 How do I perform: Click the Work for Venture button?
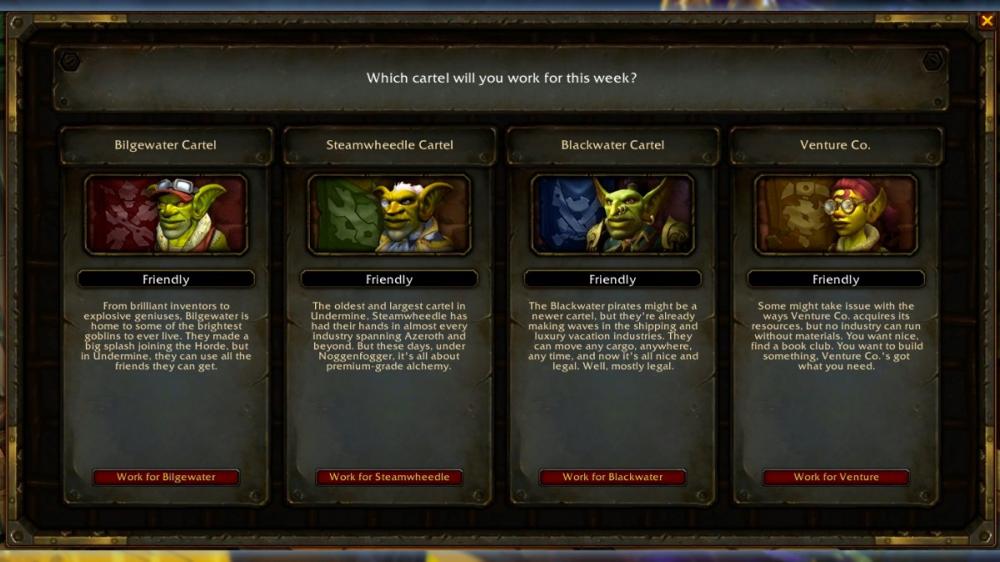click(x=836, y=477)
